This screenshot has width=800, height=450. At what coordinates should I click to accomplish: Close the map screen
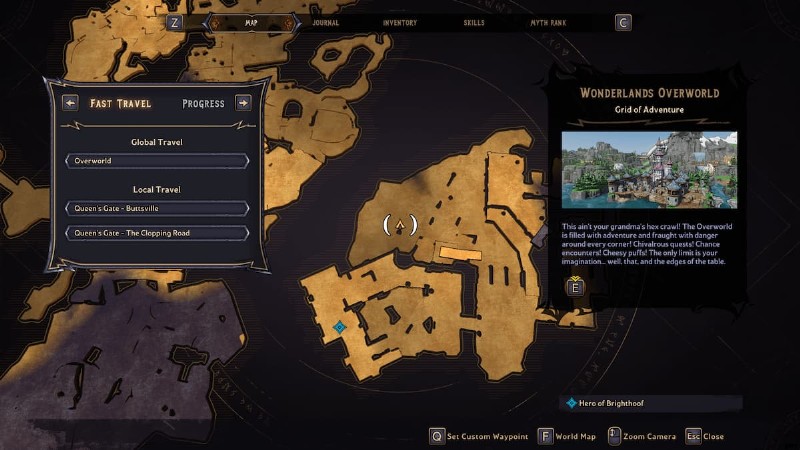(x=704, y=436)
